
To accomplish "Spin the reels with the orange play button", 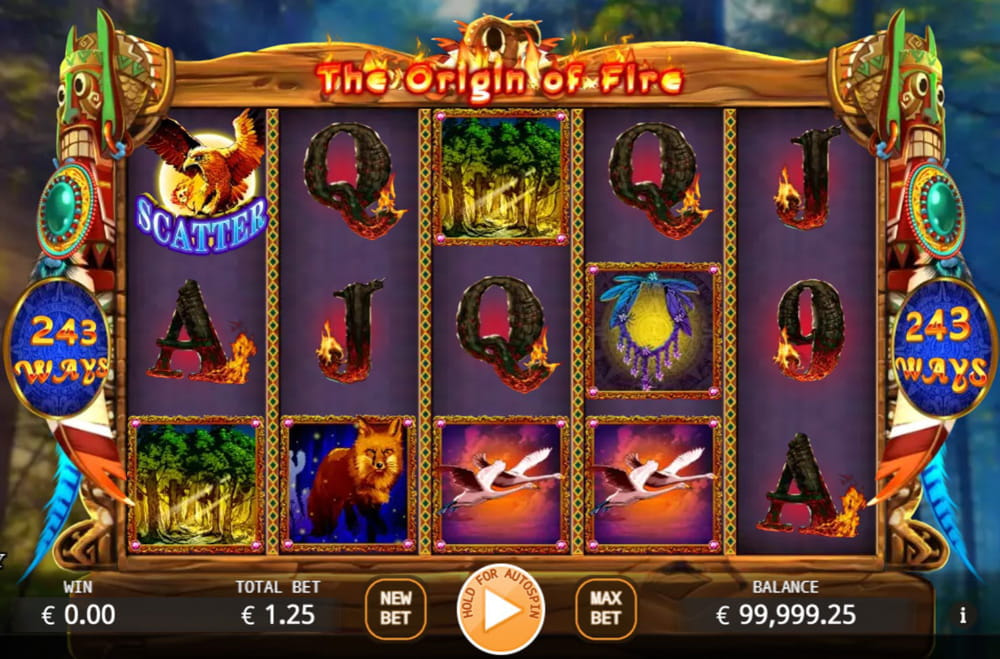I will click(500, 609).
